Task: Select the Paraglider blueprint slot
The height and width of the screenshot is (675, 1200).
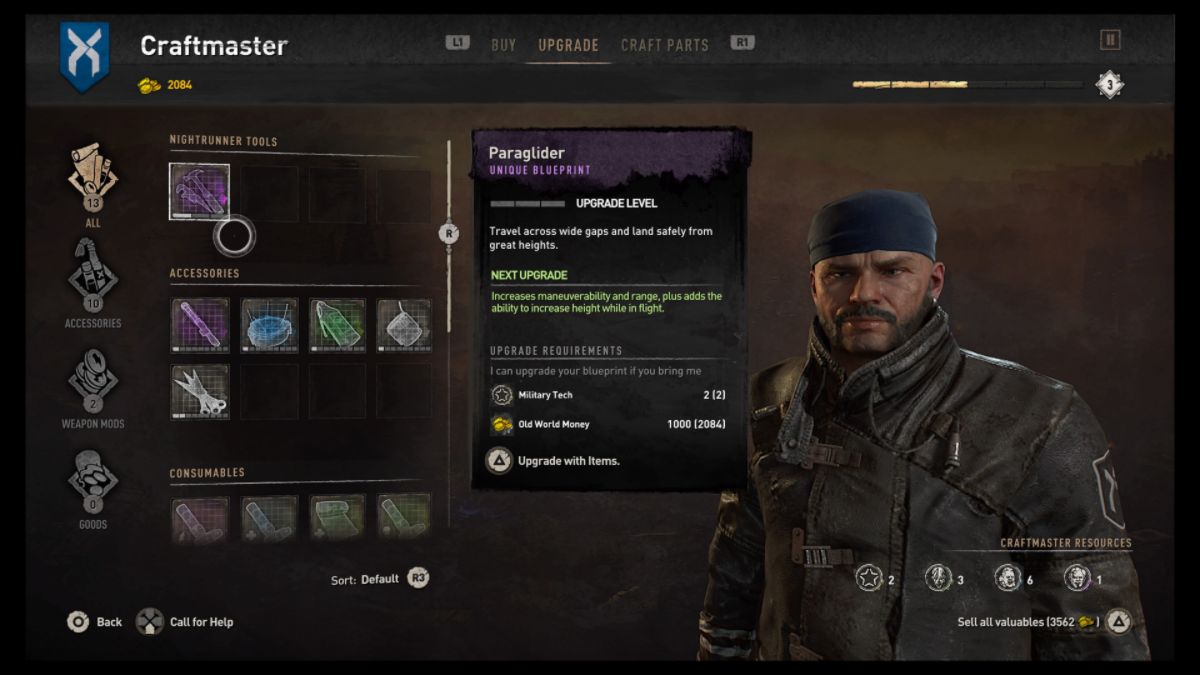Action: point(200,192)
